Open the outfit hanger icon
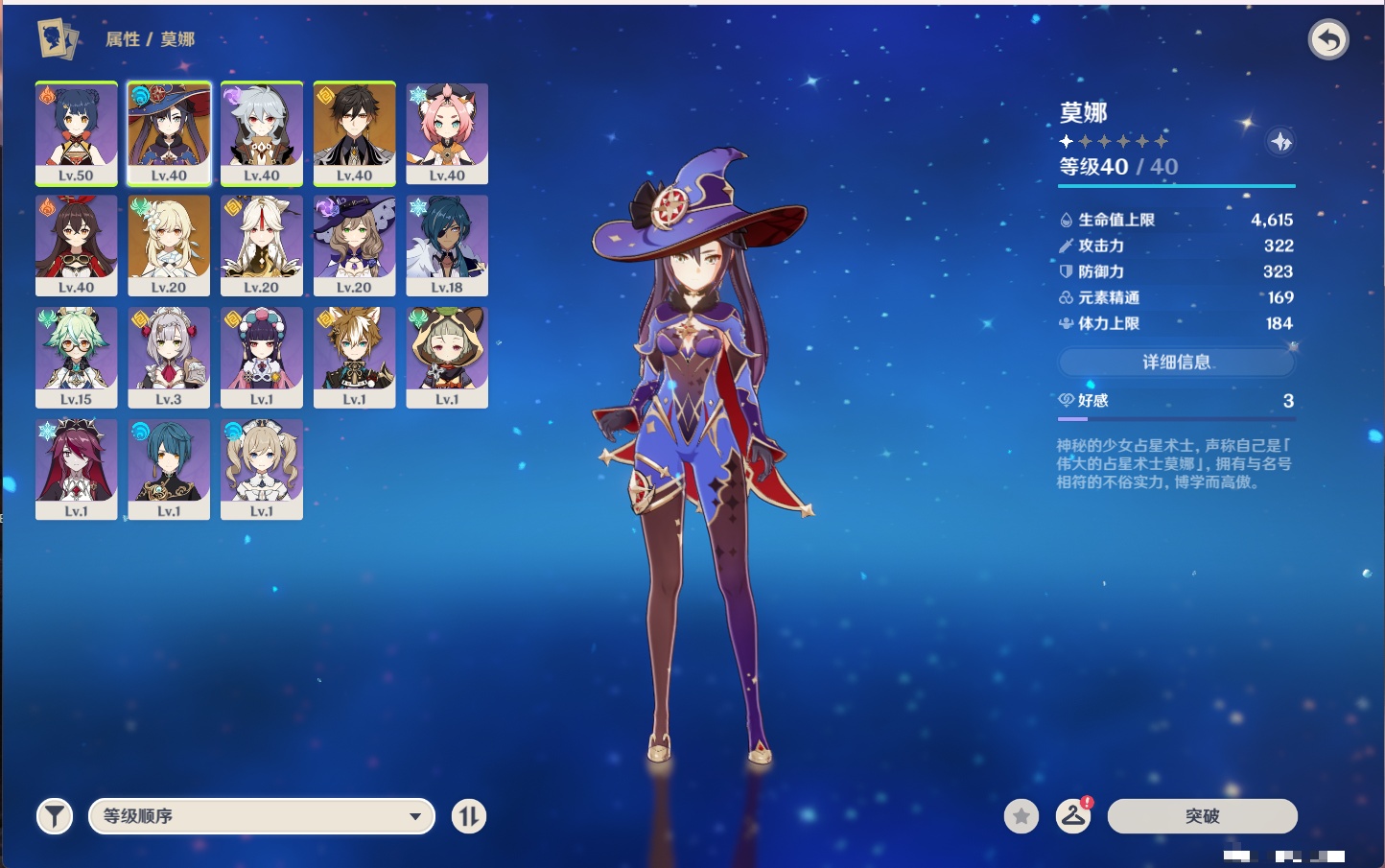The image size is (1385, 868). point(1073,816)
